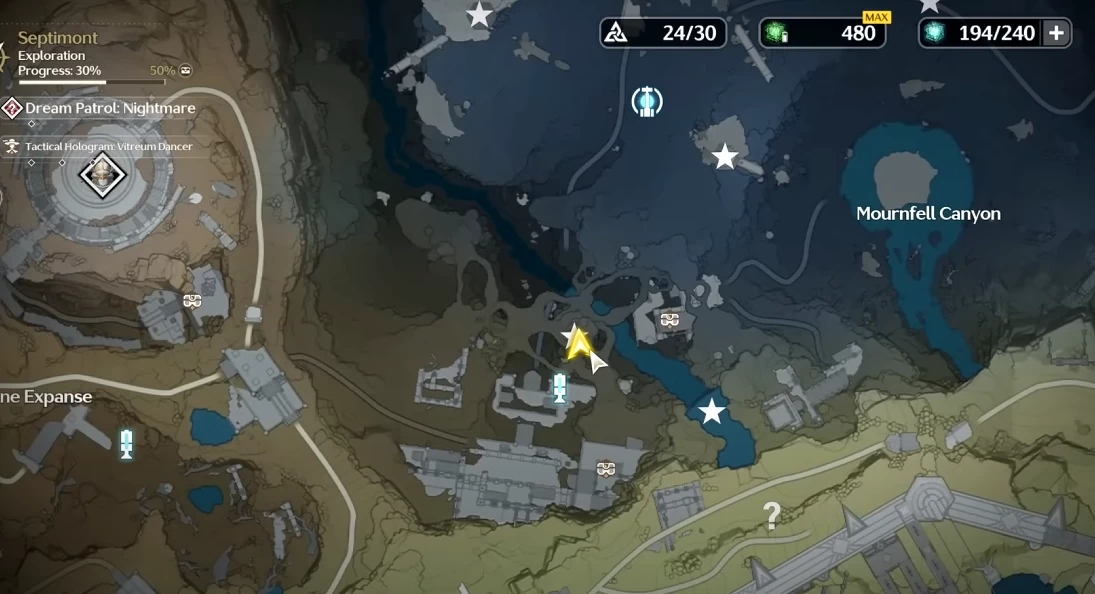This screenshot has width=1095, height=594.
Task: Select the Dream Patrol: Nightmare tracker entry
Action: [110, 108]
